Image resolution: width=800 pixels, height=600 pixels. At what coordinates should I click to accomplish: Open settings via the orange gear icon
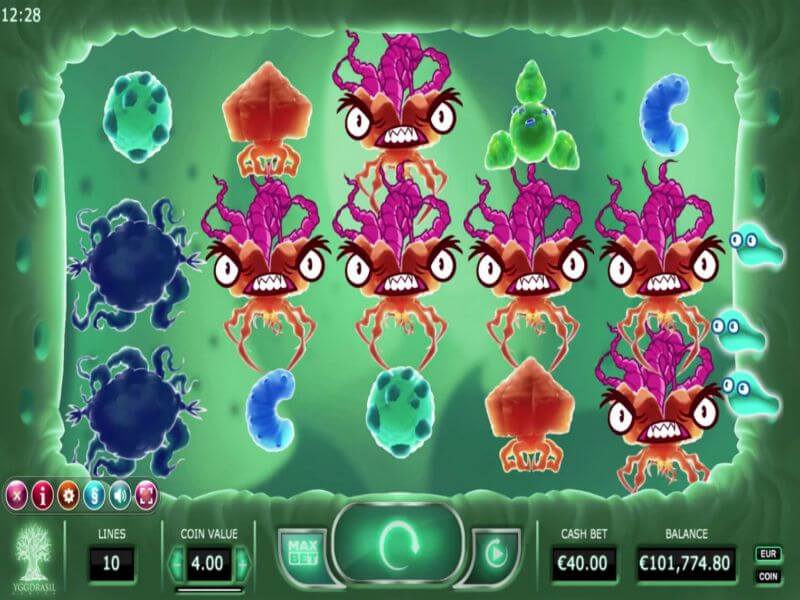(x=68, y=493)
